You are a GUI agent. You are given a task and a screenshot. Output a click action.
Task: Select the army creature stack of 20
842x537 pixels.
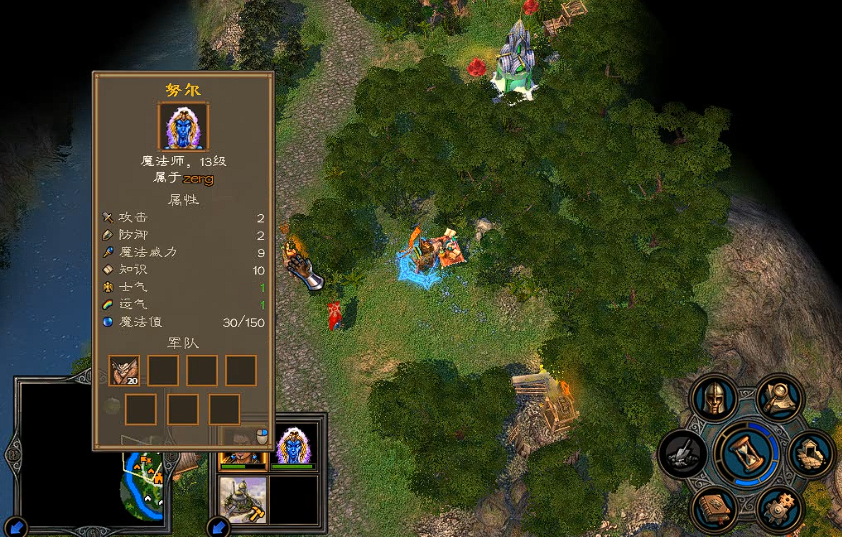click(x=124, y=371)
